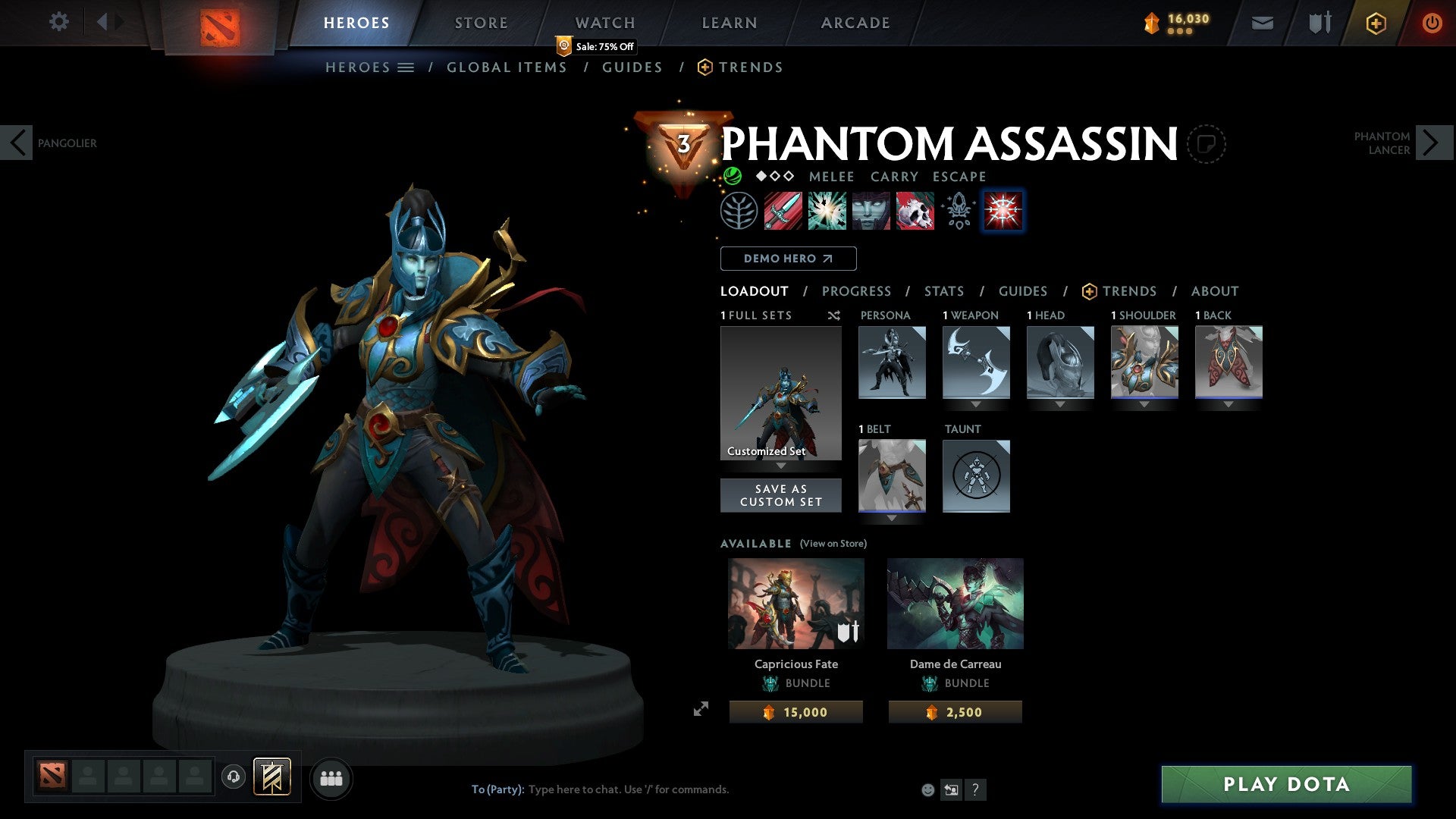
Task: Click the 2,500 shards price for Dame de Carreau
Action: tap(955, 711)
